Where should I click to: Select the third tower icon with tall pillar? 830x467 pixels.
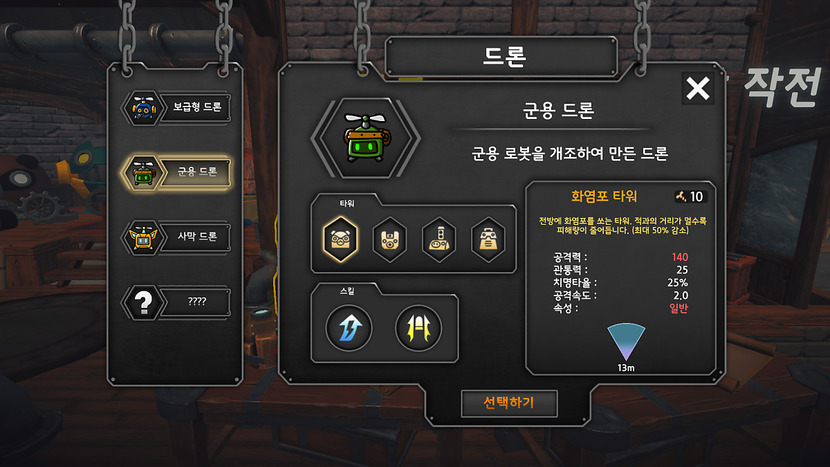coord(440,239)
